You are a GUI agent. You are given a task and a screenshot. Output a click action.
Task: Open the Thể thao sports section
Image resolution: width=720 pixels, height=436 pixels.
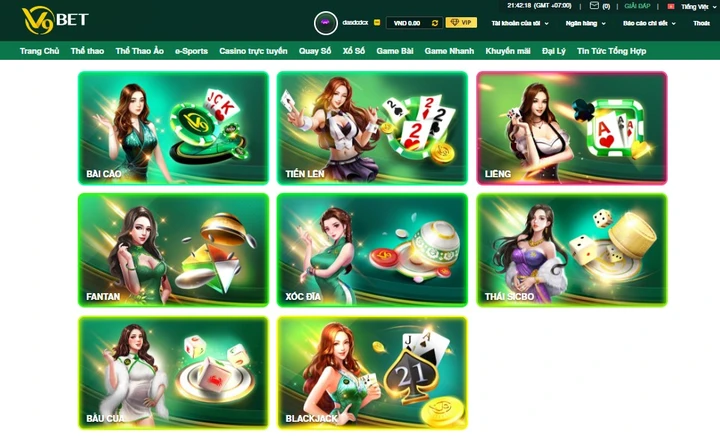(88, 50)
